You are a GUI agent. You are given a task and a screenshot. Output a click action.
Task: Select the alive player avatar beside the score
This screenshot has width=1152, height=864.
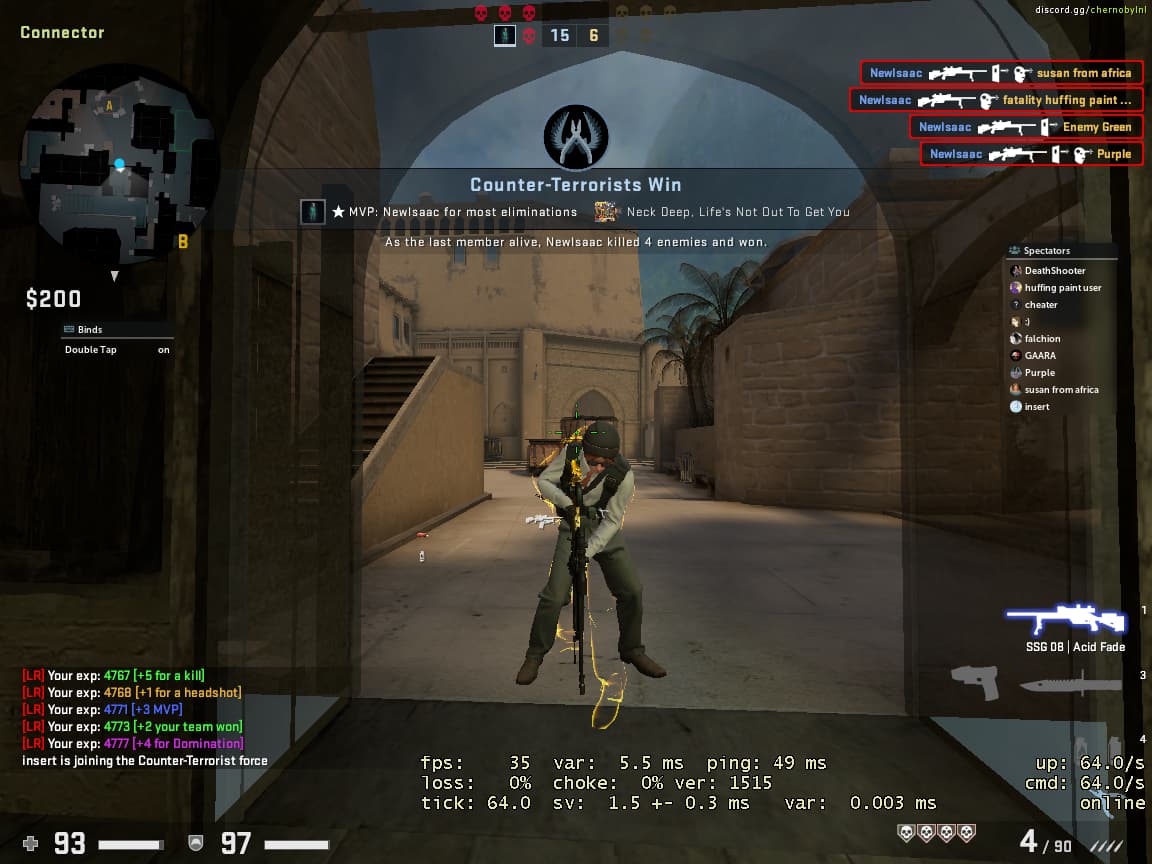point(505,36)
